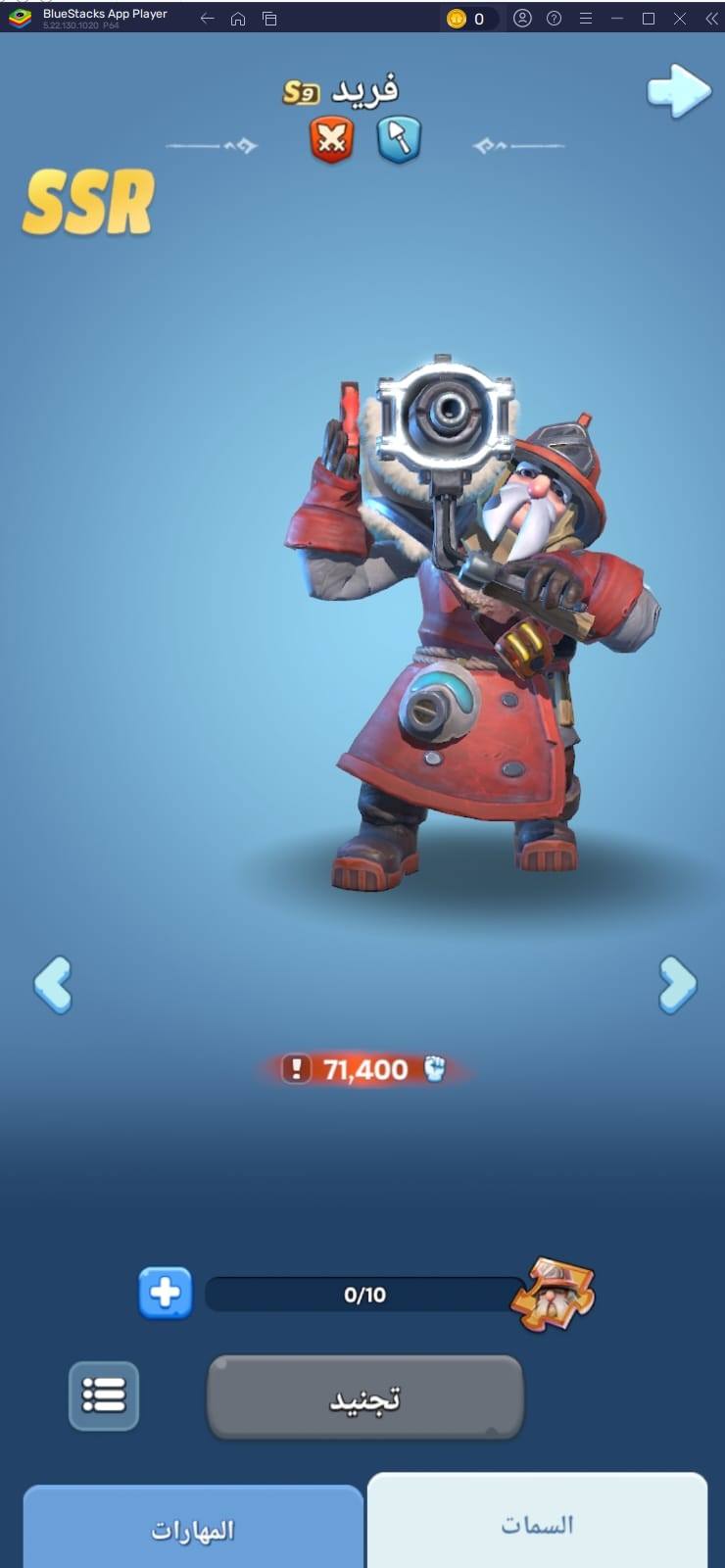725x1568 pixels.
Task: Tap the red crossed swords class icon
Action: (x=332, y=138)
